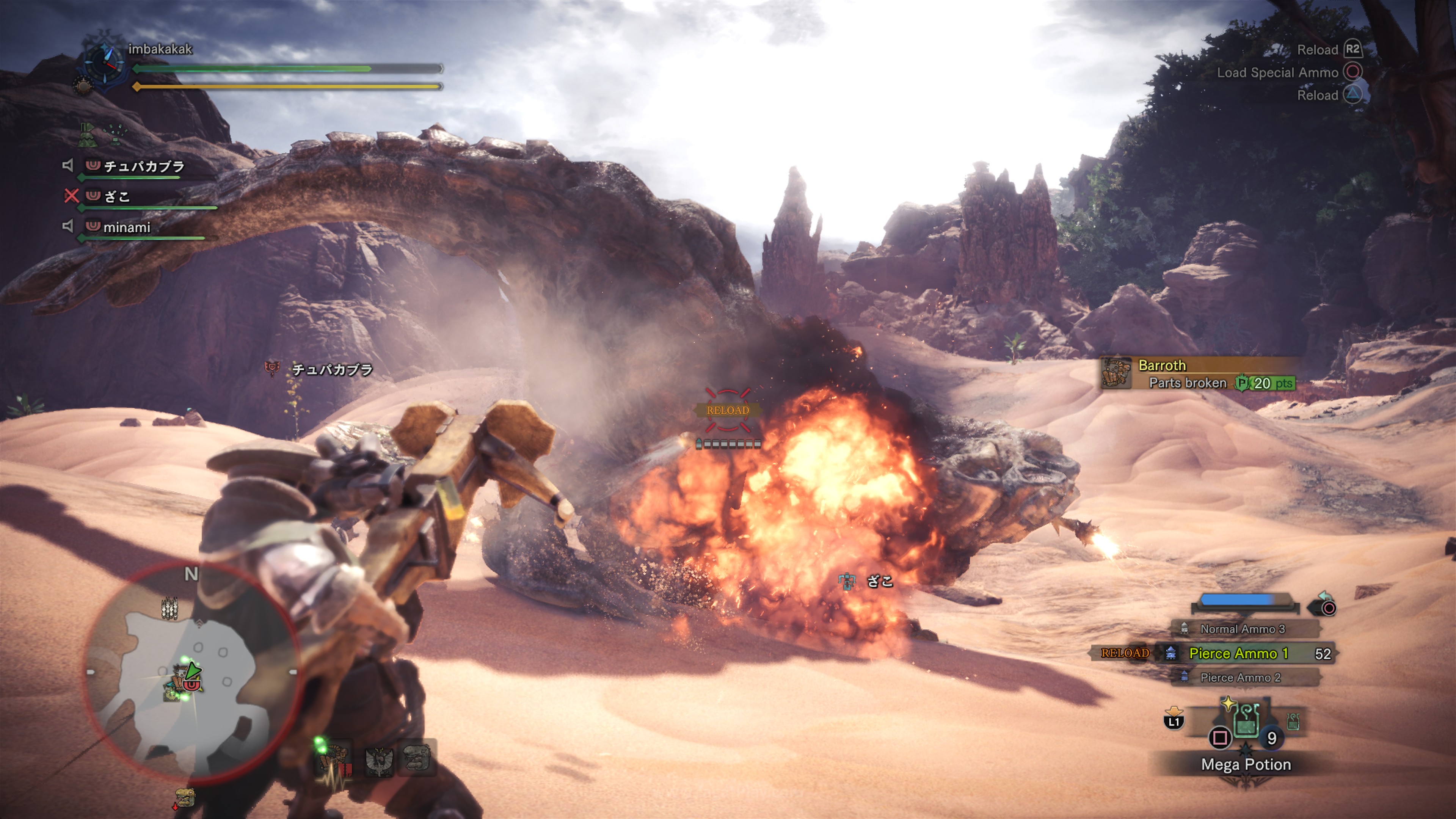Select party member minami in the list
Image resolution: width=1456 pixels, height=819 pixels.
click(127, 227)
